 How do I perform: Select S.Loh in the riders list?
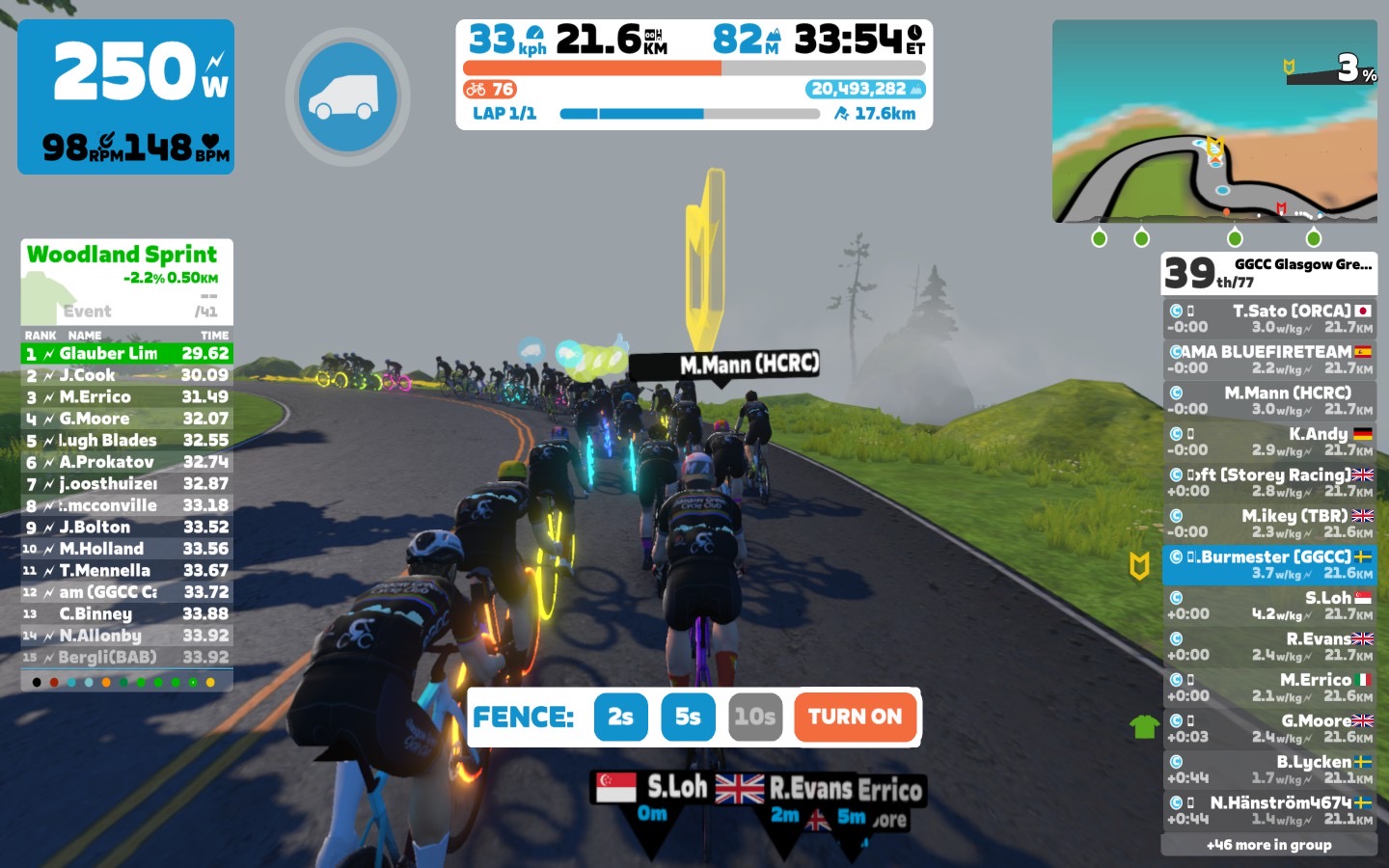[1268, 606]
